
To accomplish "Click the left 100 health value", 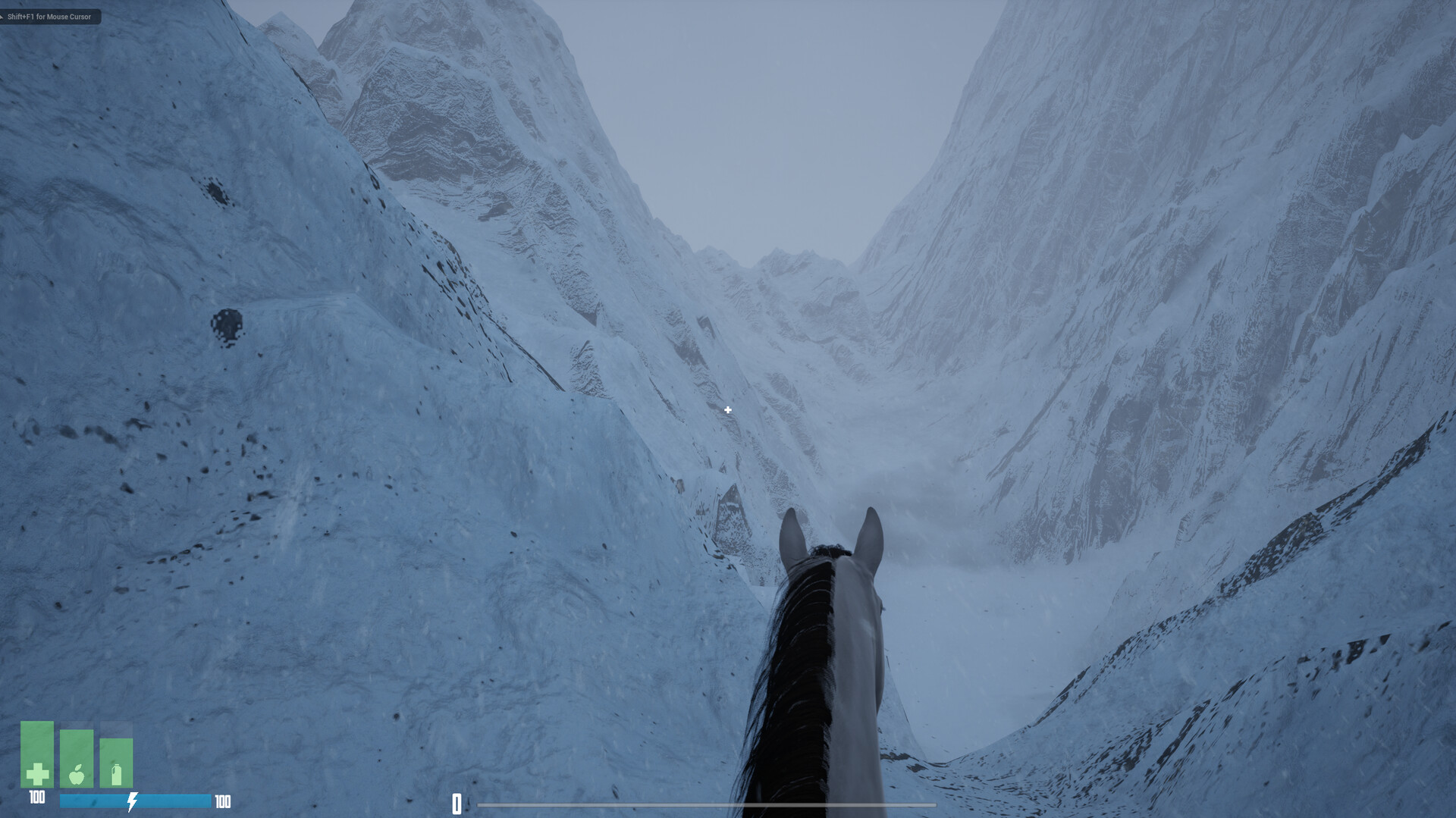I will [36, 798].
